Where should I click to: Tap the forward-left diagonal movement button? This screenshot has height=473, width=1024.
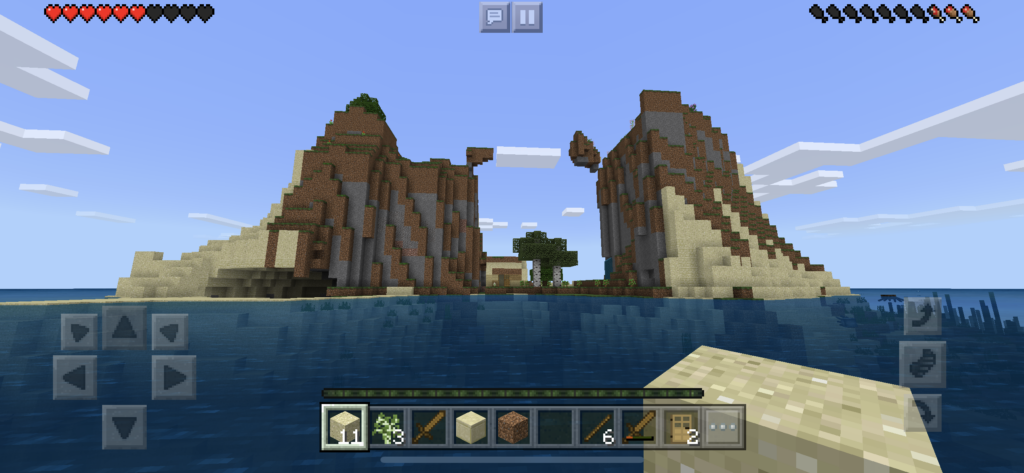pos(79,331)
